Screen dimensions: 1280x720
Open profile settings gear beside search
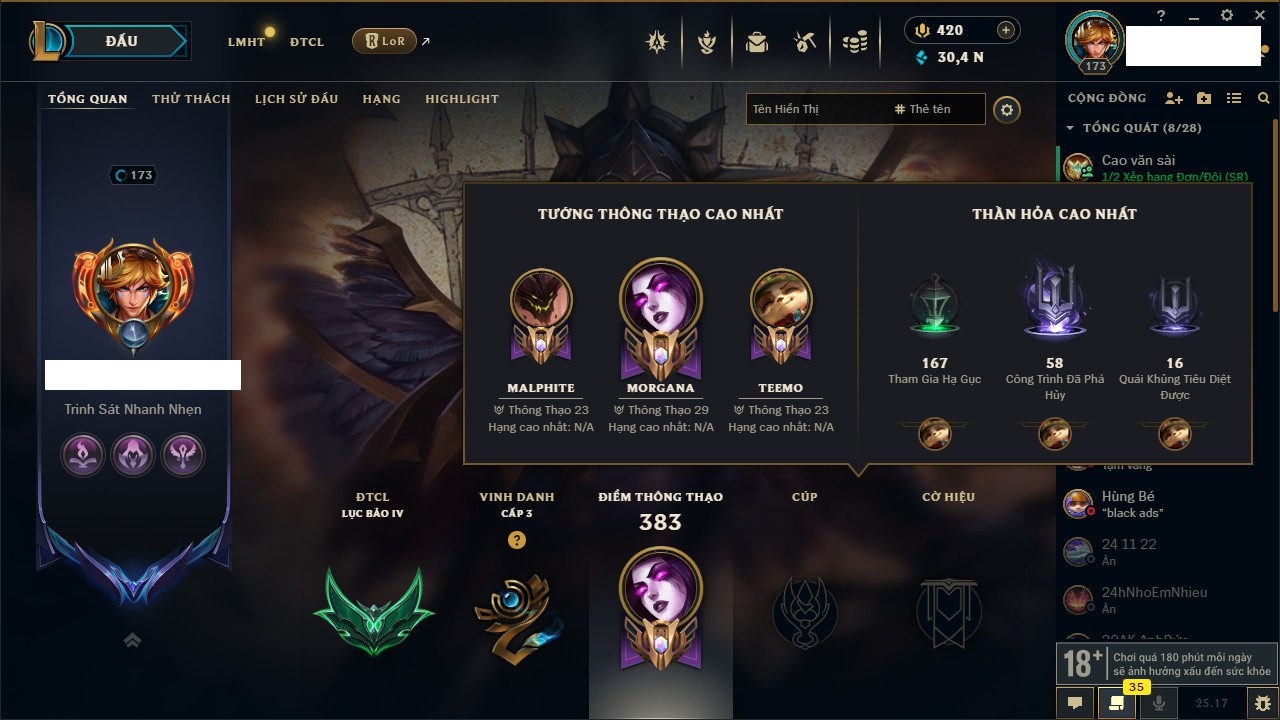point(1007,109)
